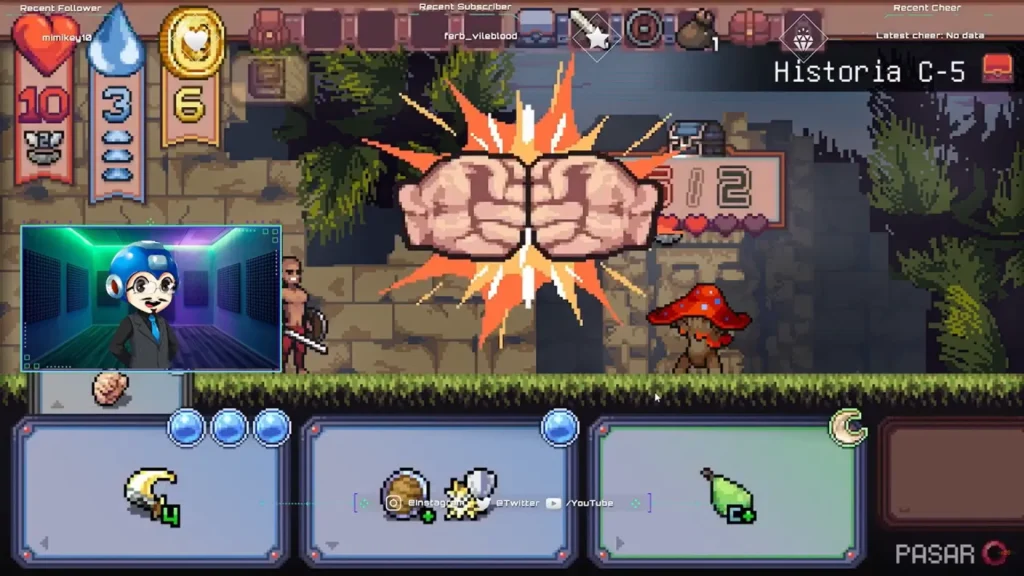Play the curved blade card

pyautogui.click(x=152, y=494)
